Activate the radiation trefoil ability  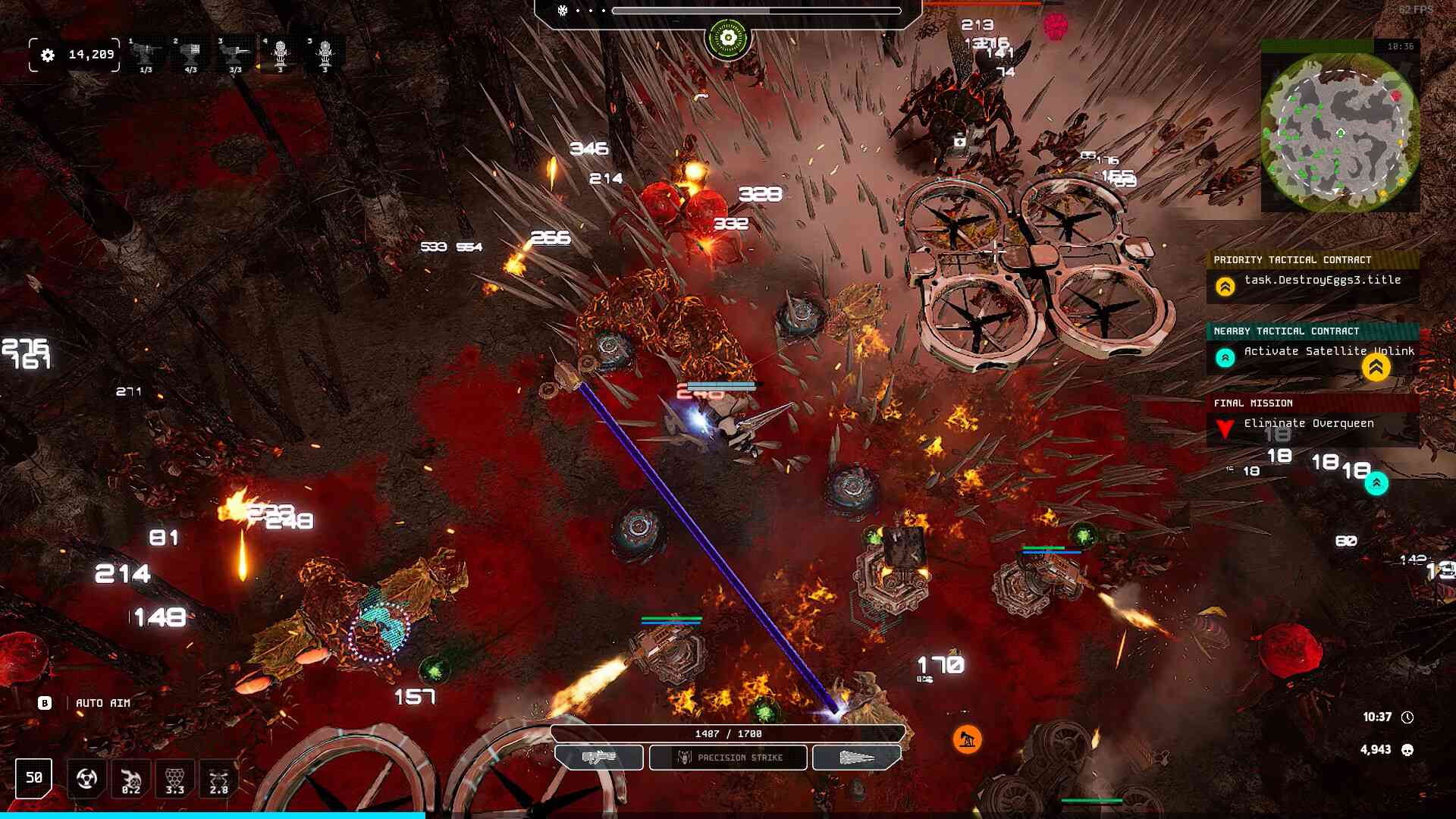point(86,779)
